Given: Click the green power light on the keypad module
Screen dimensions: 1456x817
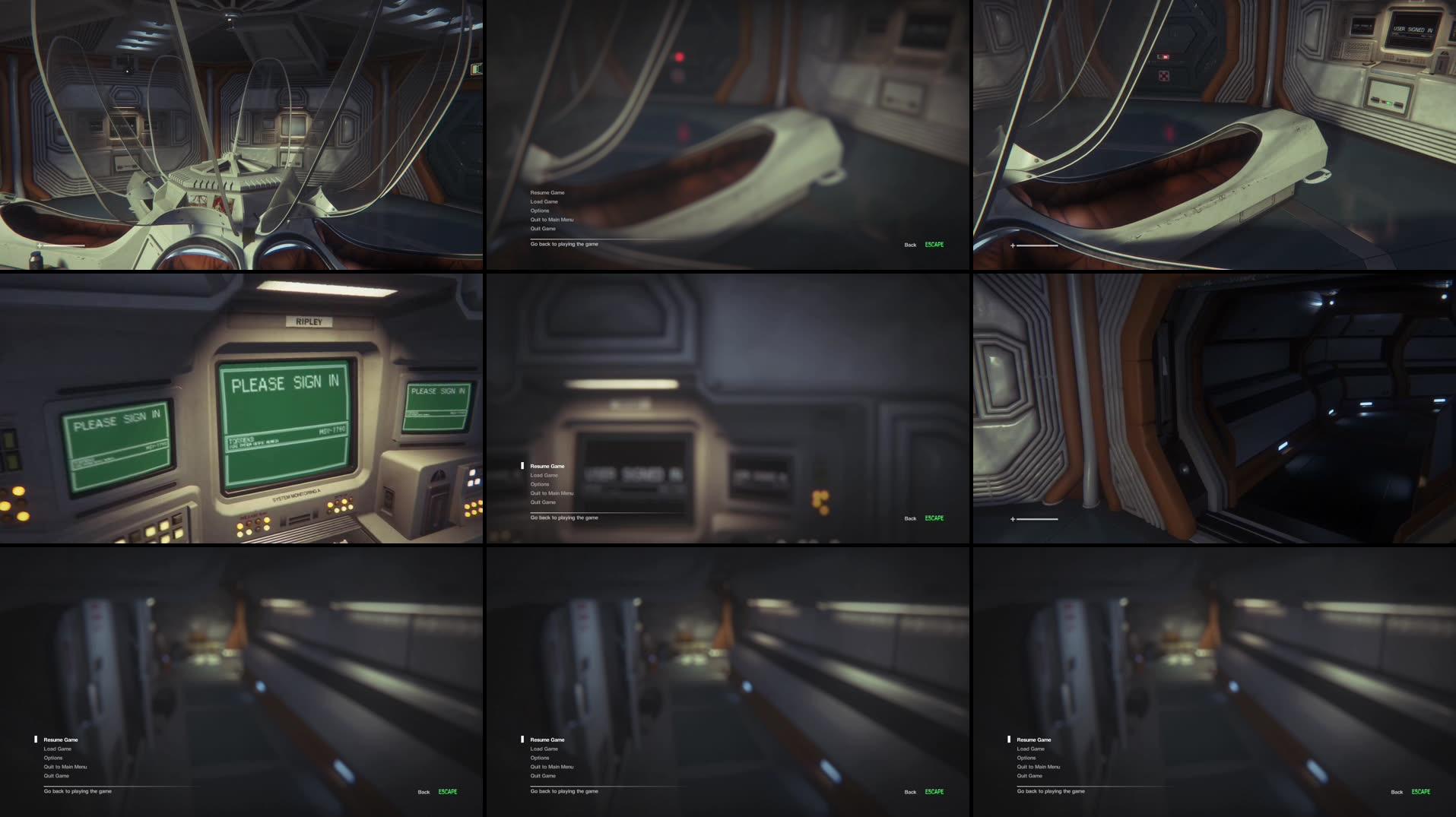Looking at the screenshot, I should pos(1390,104).
